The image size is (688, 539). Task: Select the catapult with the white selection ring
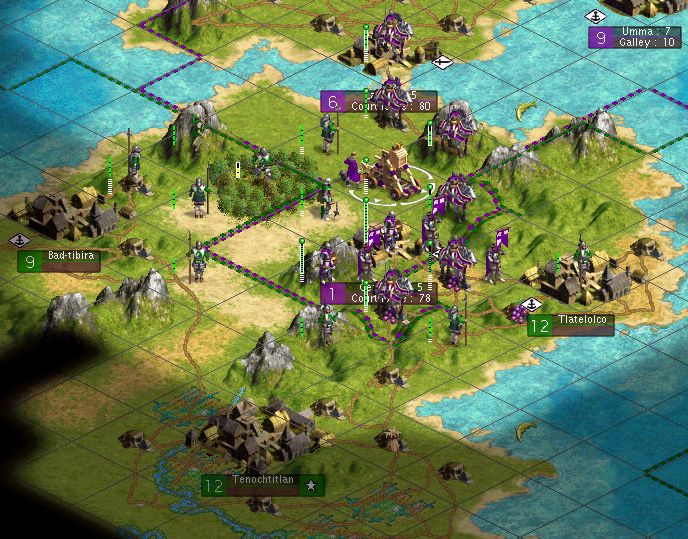pyautogui.click(x=392, y=172)
